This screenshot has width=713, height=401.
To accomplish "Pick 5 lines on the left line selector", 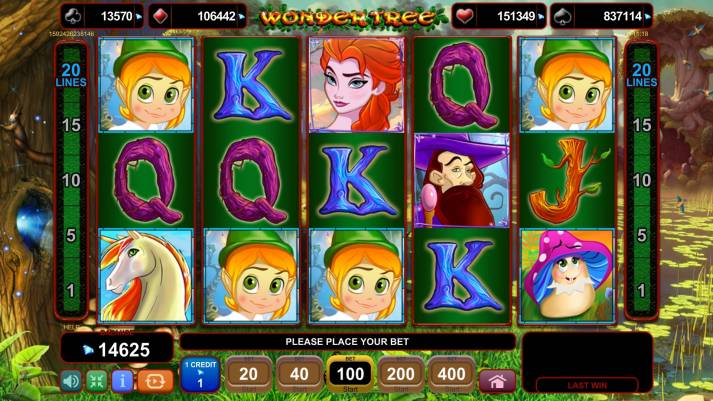I will [71, 235].
